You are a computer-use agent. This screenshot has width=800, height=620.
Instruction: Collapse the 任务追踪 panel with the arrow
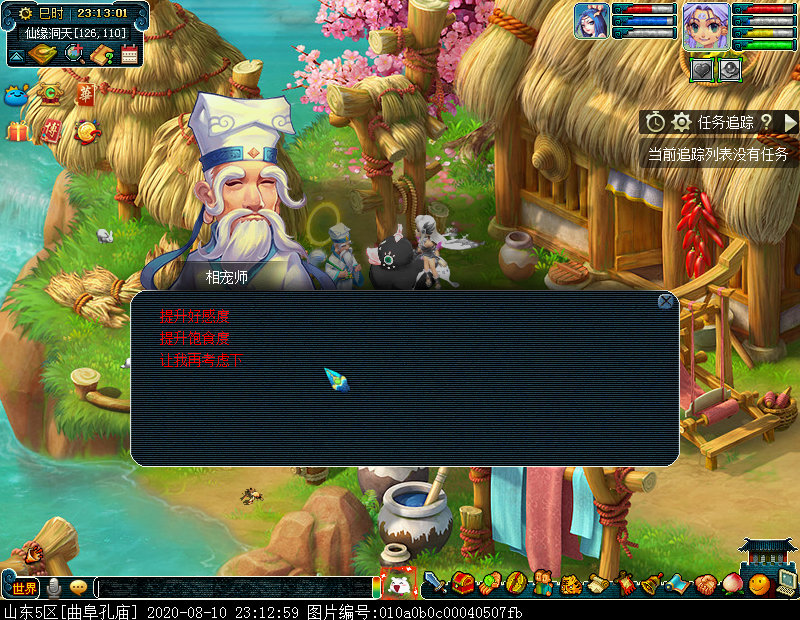[x=790, y=122]
